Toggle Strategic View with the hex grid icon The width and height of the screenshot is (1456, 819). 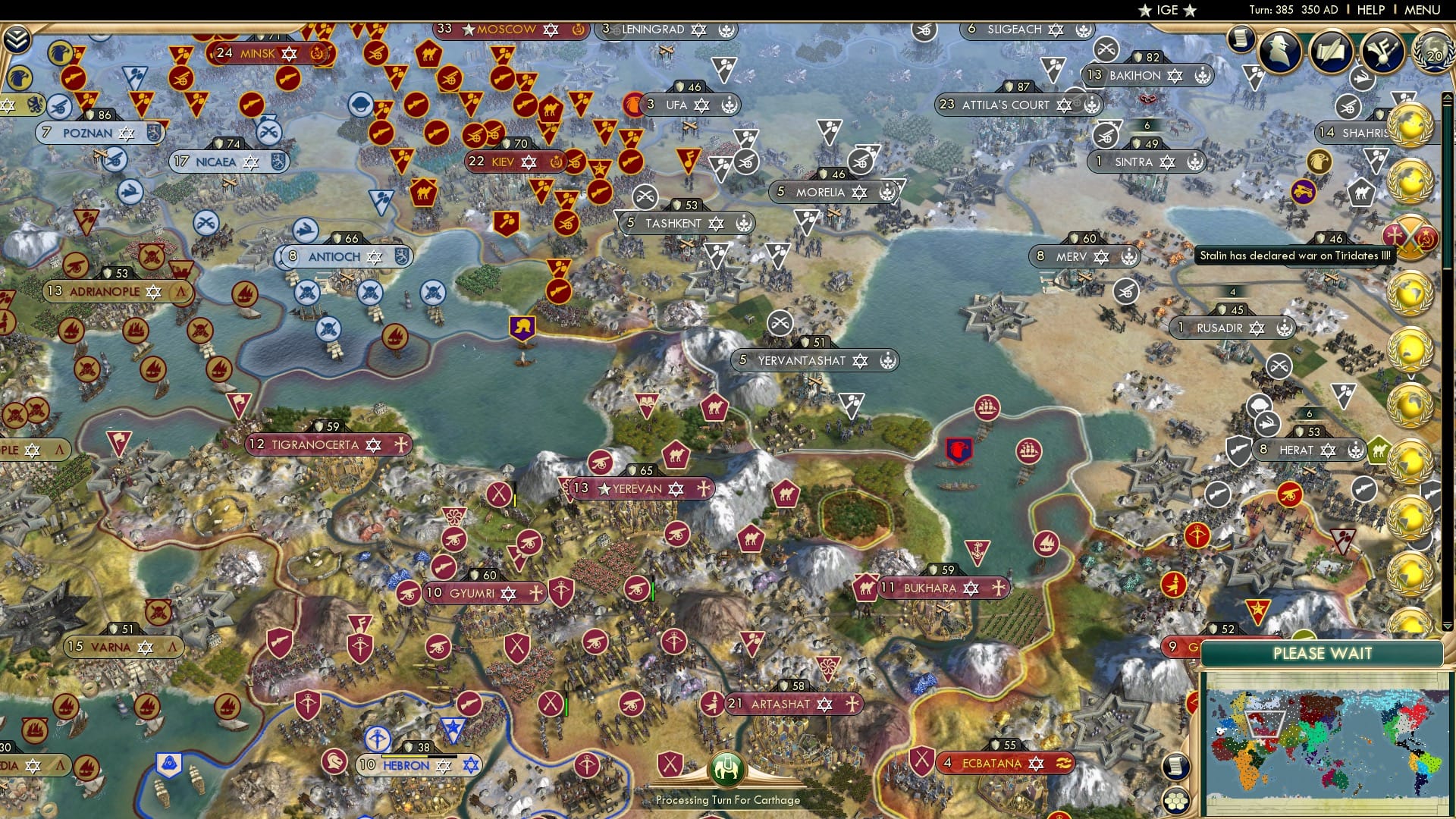click(x=1176, y=799)
